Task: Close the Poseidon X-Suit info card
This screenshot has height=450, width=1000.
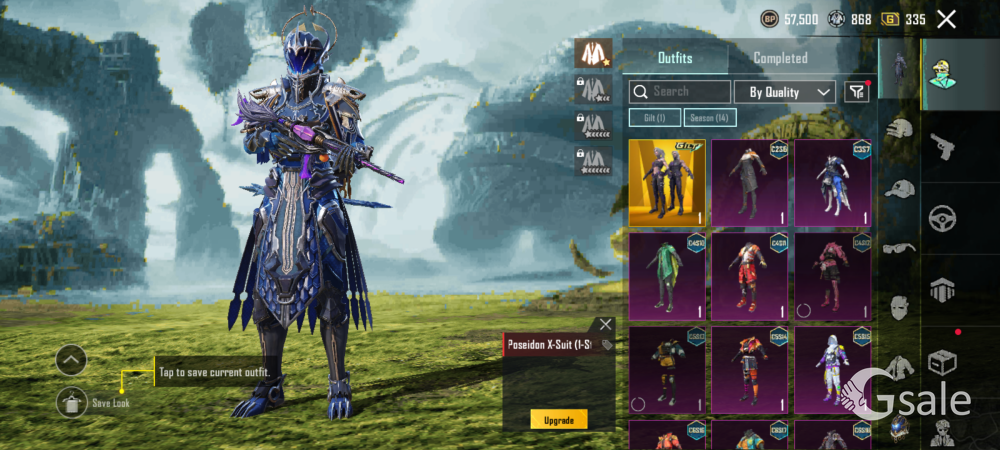Action: click(x=605, y=325)
